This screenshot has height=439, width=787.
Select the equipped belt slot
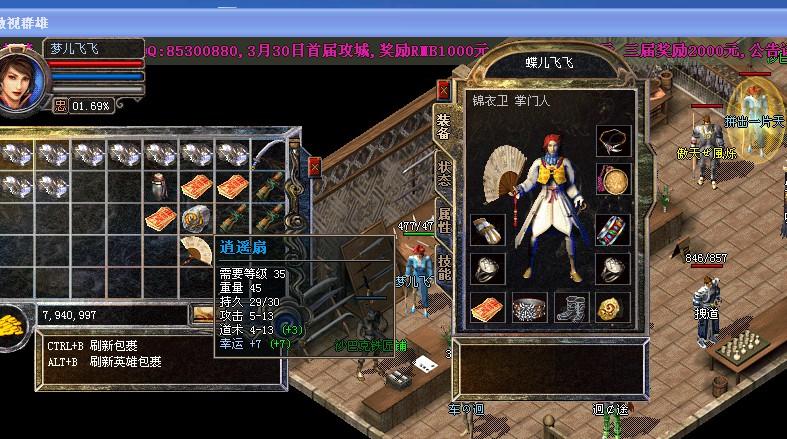(529, 308)
